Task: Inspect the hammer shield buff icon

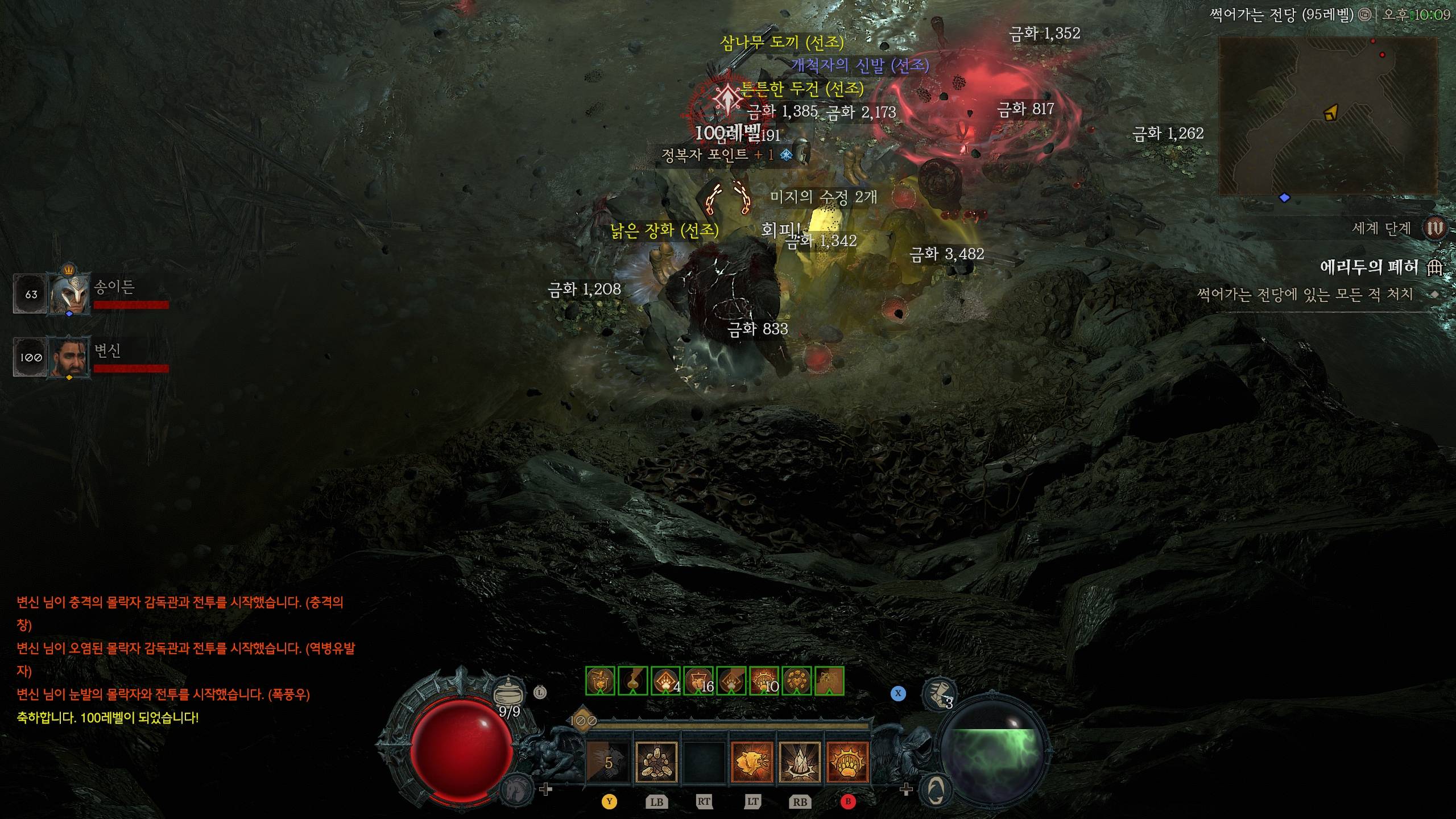Action: (x=600, y=681)
